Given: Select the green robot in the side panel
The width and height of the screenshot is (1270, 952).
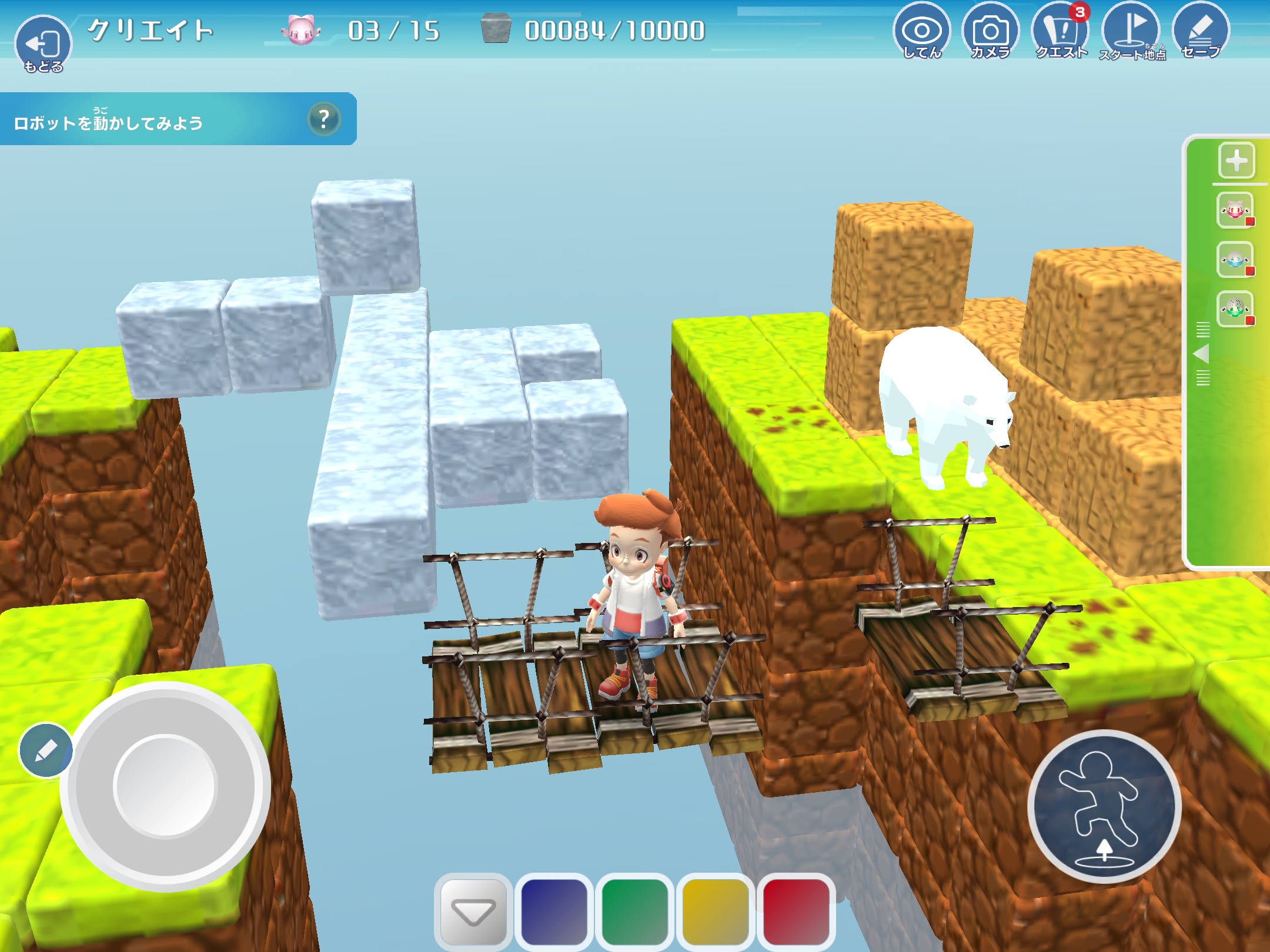Looking at the screenshot, I should [1235, 309].
